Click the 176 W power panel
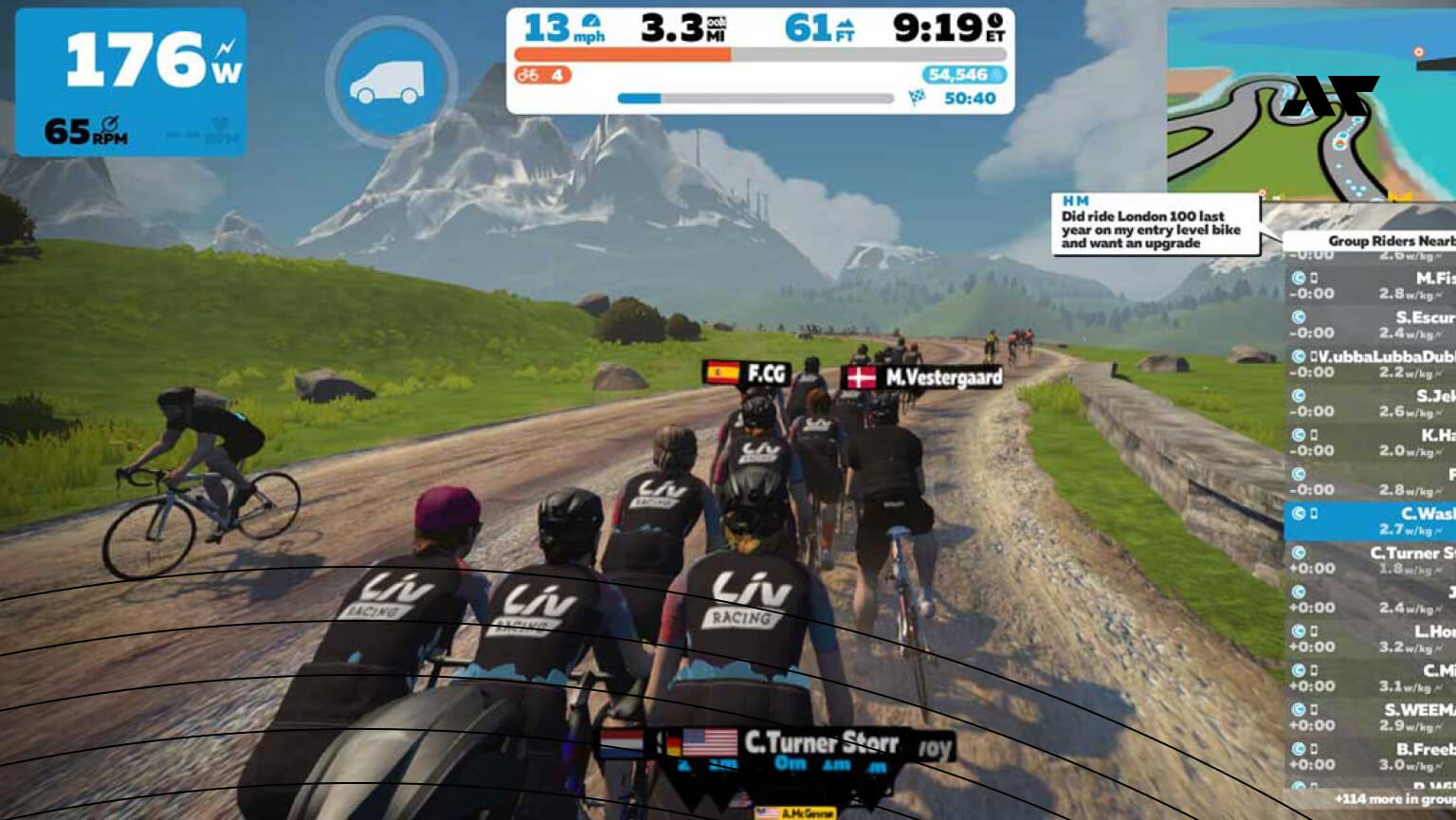This screenshot has height=820, width=1456. pyautogui.click(x=131, y=82)
